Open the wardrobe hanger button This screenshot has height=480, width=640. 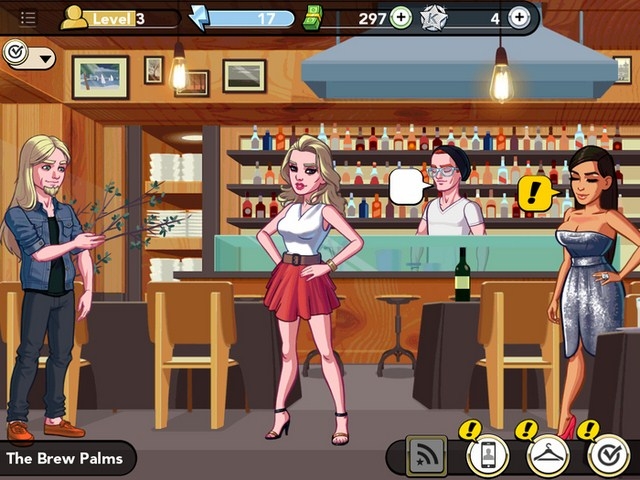548,456
